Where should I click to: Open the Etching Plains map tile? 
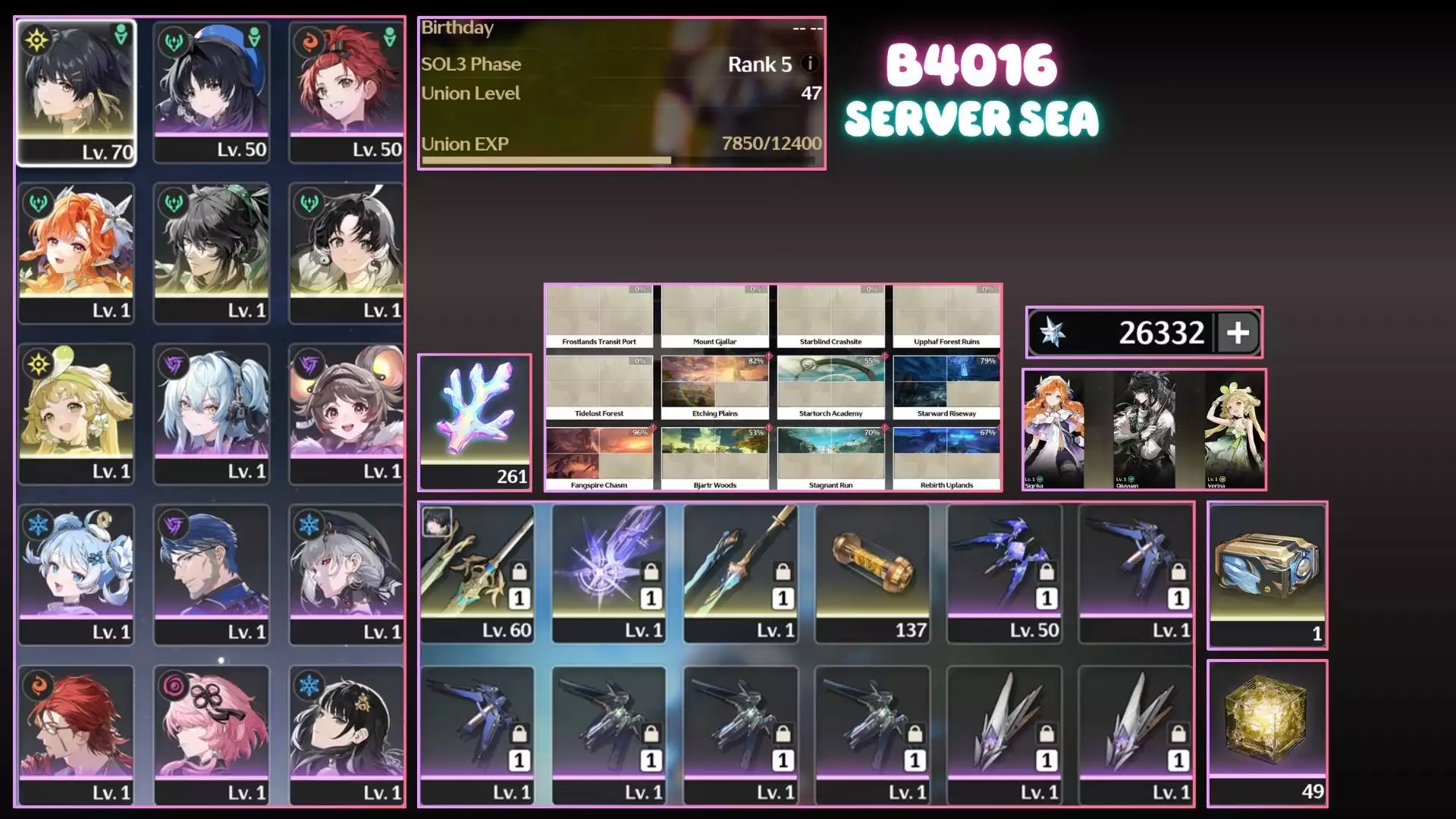pyautogui.click(x=714, y=388)
